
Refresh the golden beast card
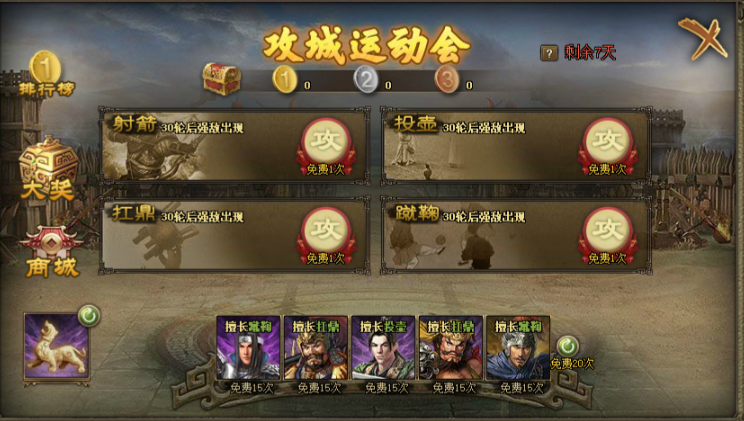click(88, 316)
